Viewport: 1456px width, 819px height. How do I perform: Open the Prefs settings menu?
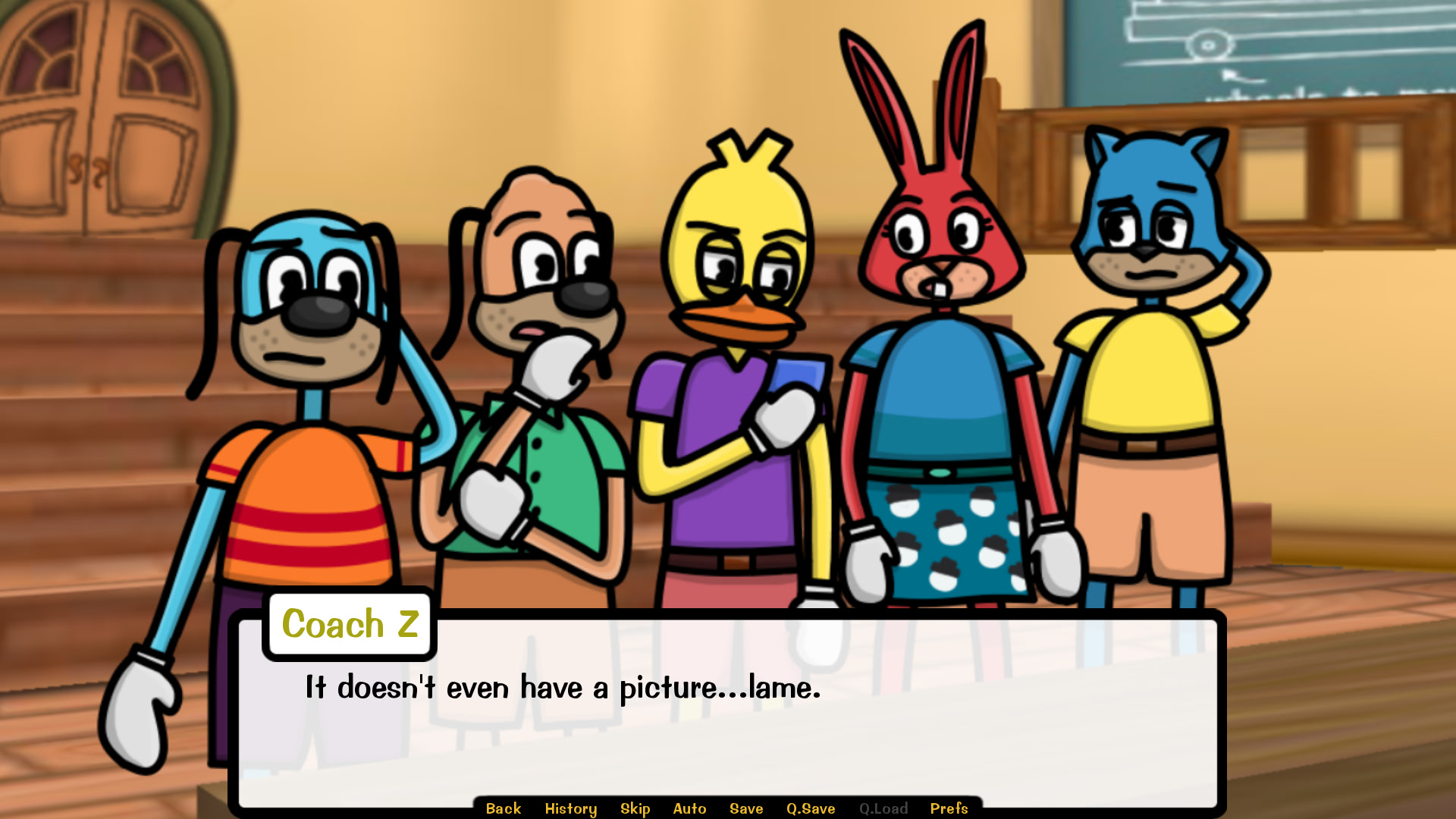click(x=949, y=808)
